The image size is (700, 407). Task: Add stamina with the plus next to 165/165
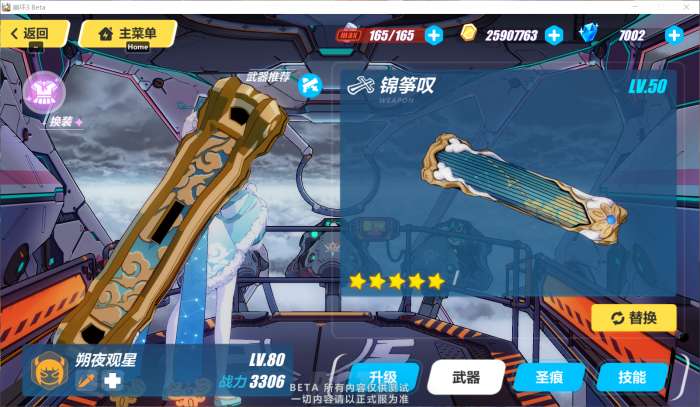click(x=434, y=35)
